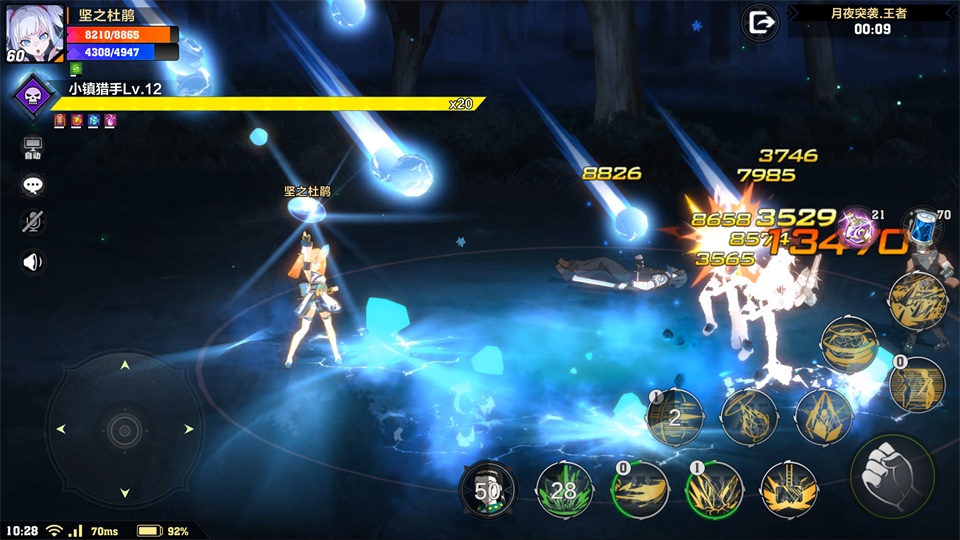Toggle the muted microphone icon
The width and height of the screenshot is (960, 540).
coord(33,222)
